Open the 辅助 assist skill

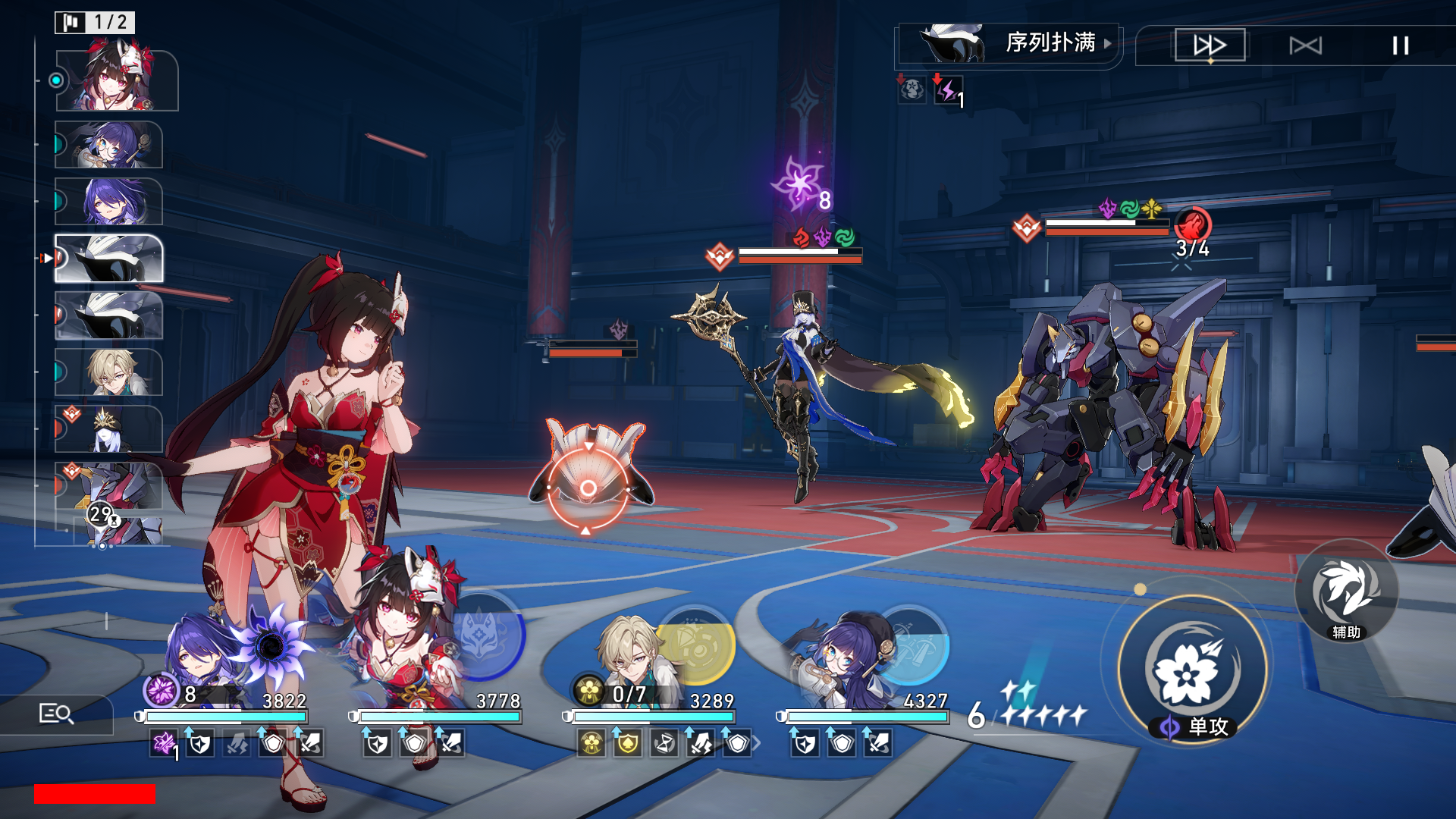pos(1346,593)
